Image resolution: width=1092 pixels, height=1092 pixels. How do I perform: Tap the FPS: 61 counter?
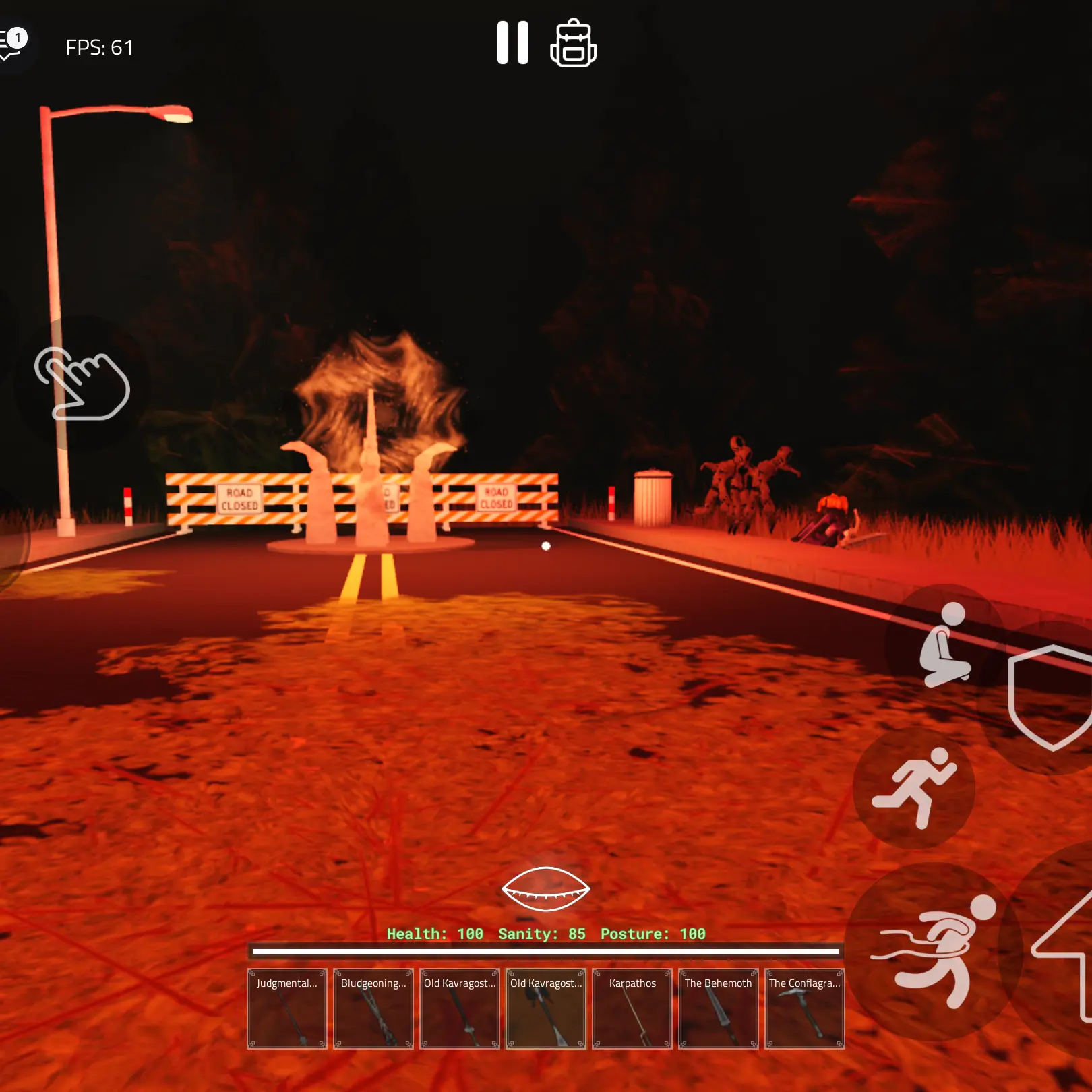pos(98,47)
